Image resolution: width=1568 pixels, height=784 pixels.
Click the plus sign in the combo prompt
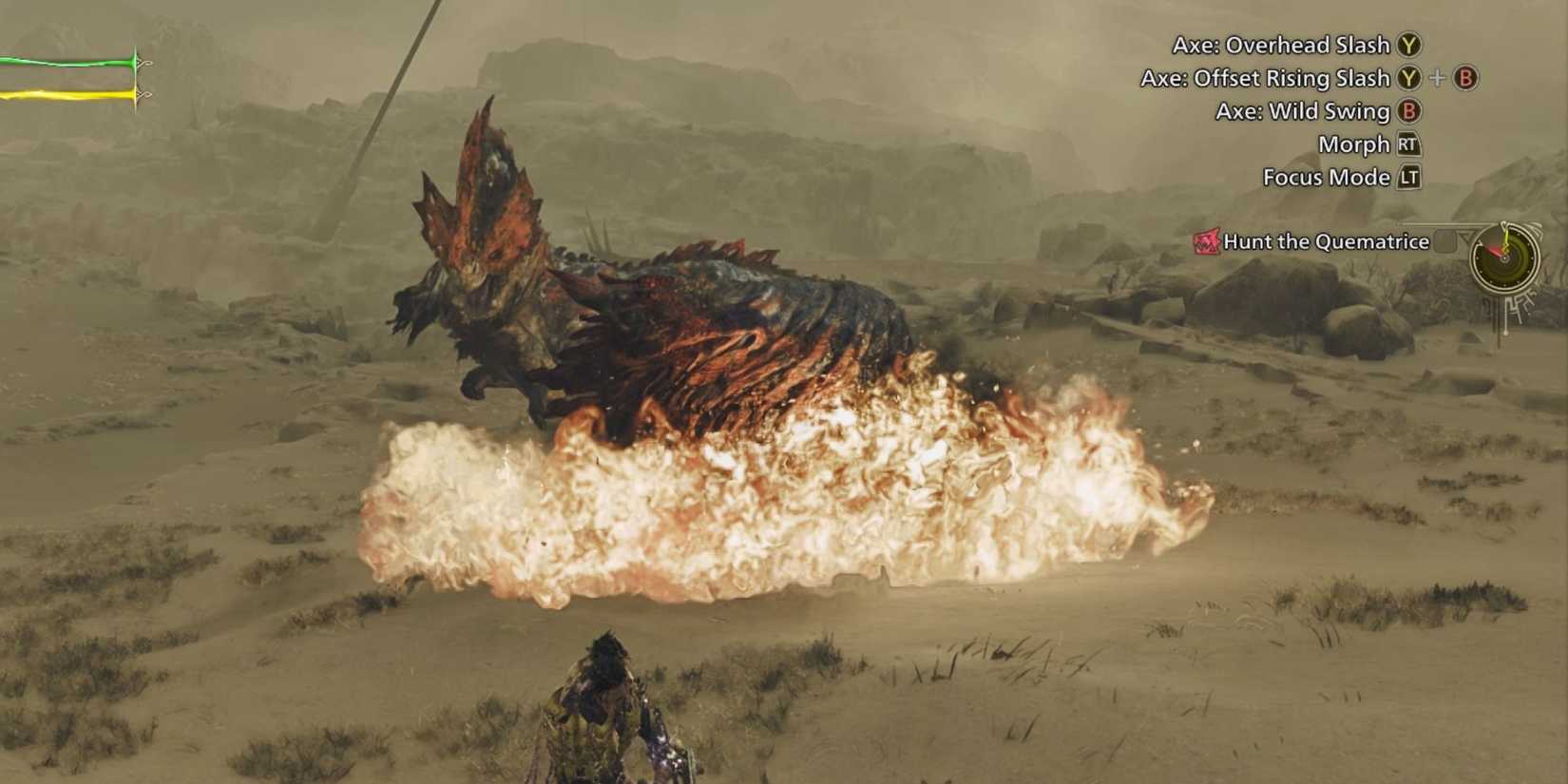[1437, 78]
